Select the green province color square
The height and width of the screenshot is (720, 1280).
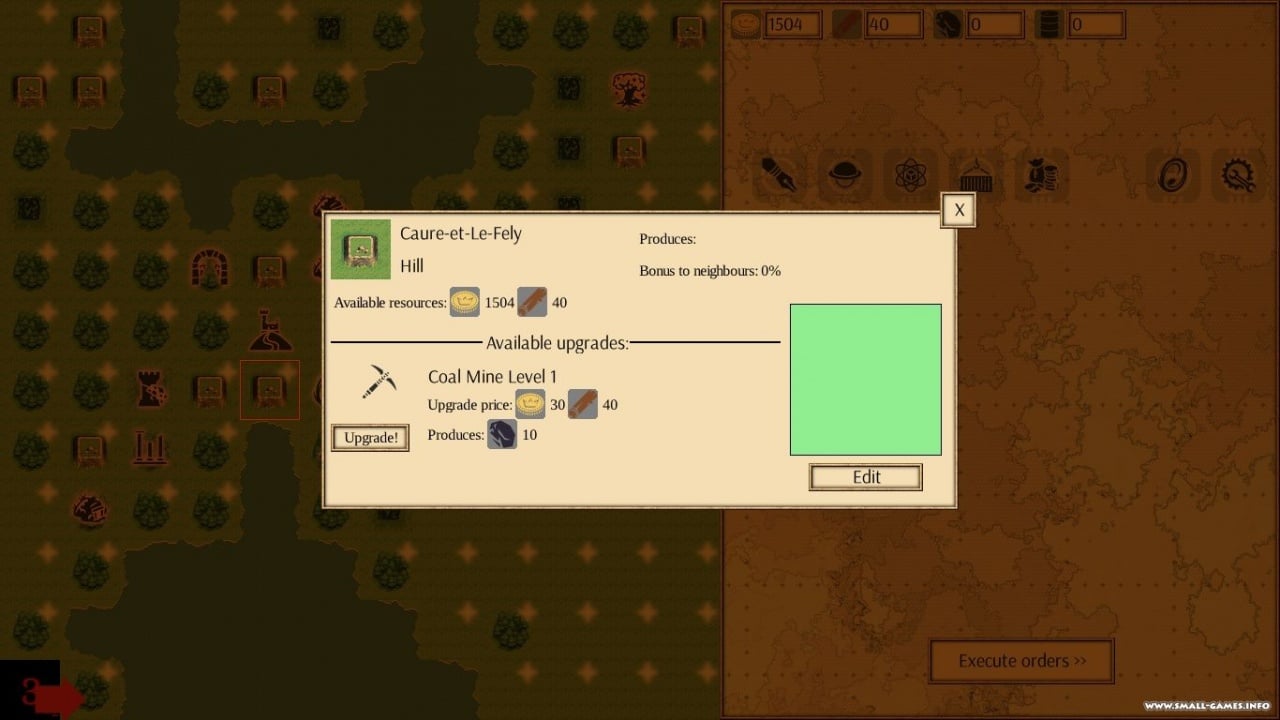click(866, 380)
